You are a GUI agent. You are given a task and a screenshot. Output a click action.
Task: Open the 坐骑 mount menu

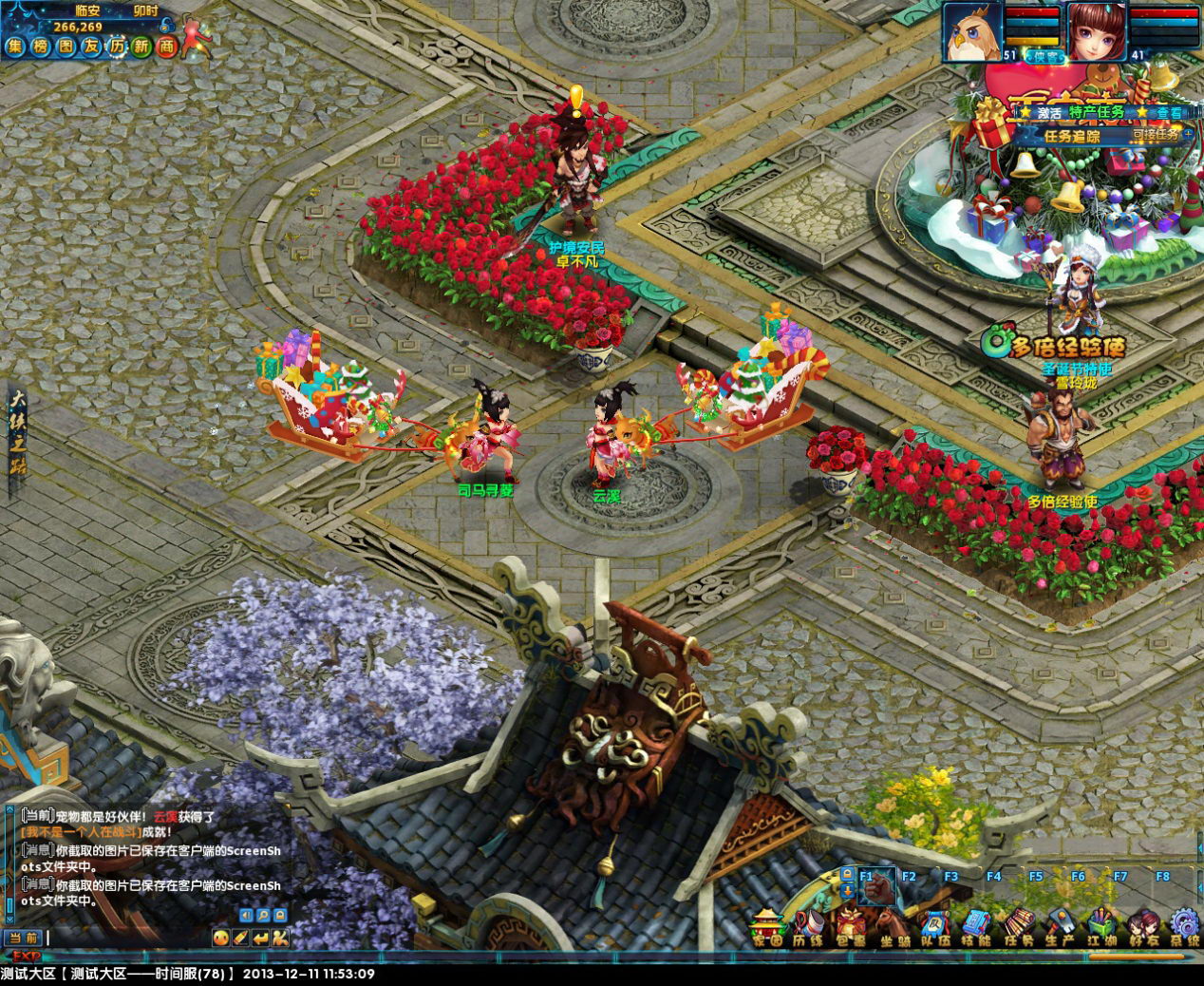coord(892,927)
